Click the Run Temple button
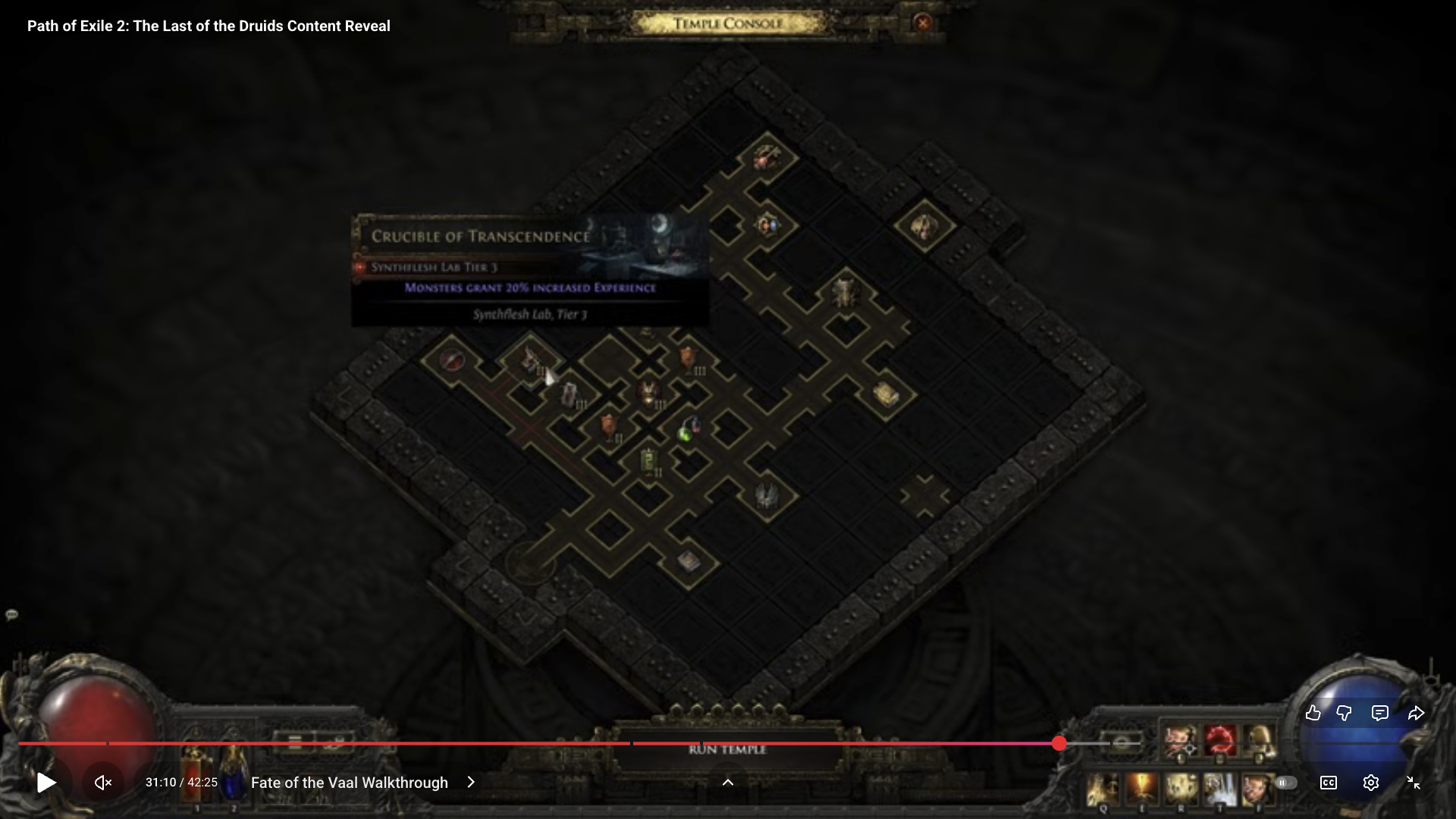 pos(727,750)
